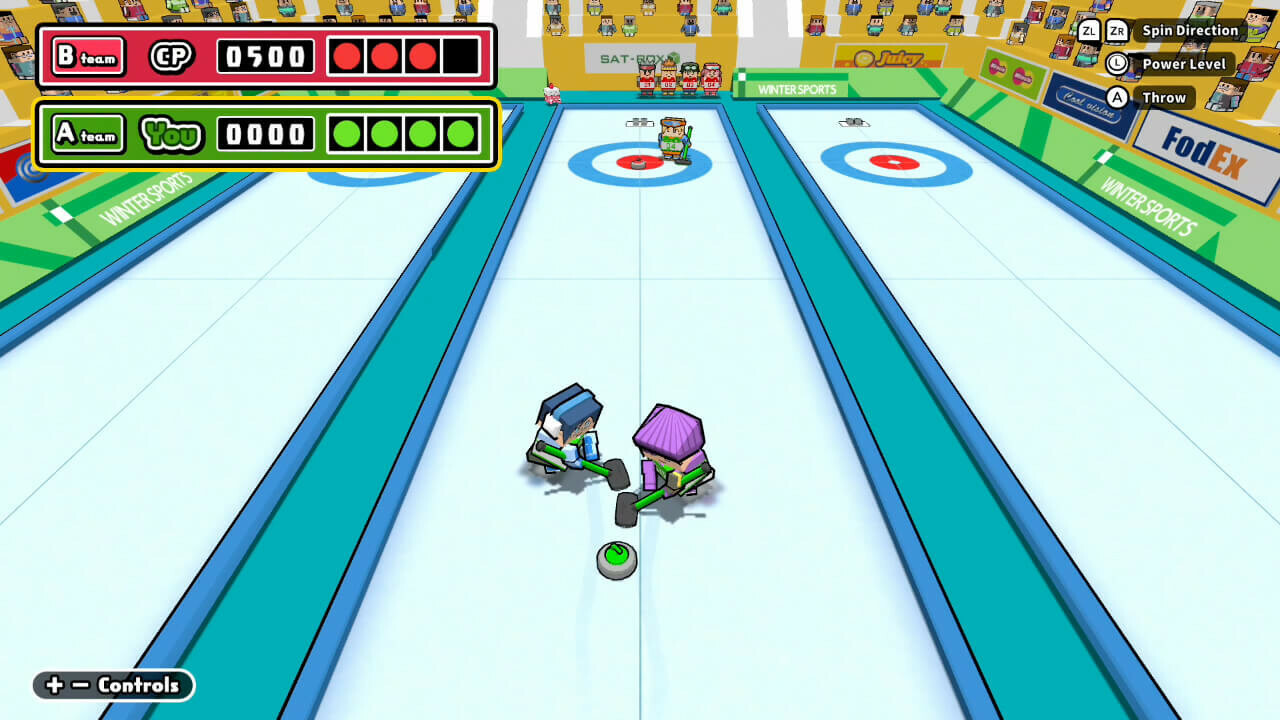
Task: Toggle the last green stone indicator
Action: coord(462,133)
